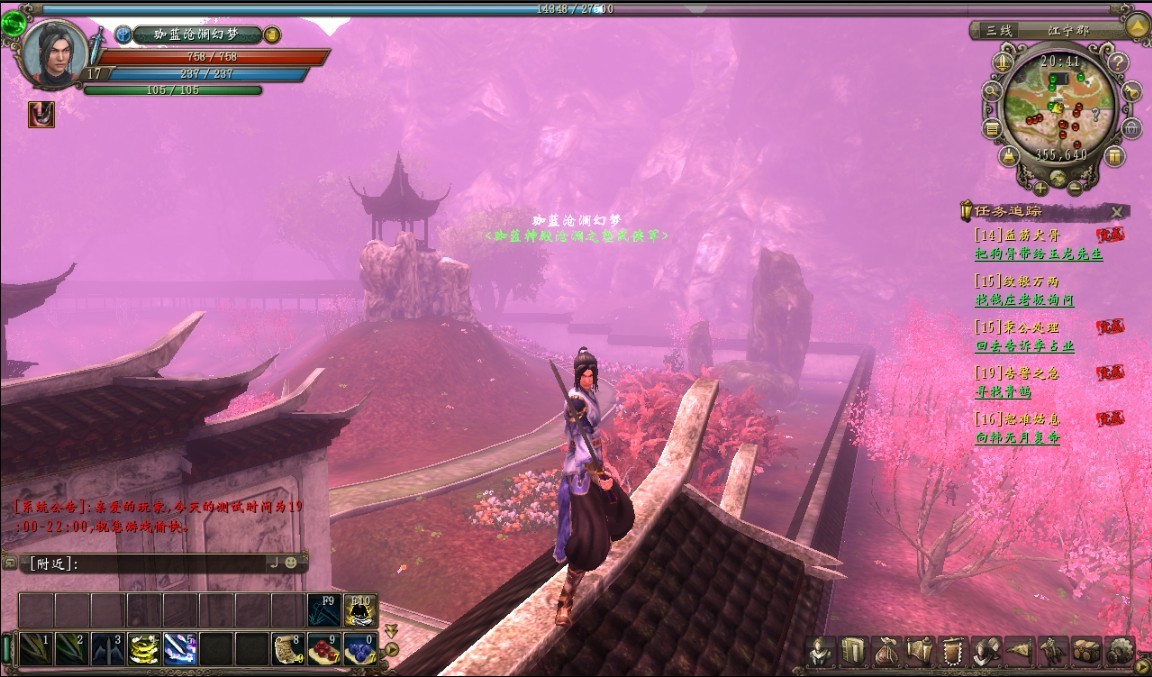Activate the golden rings skill in slot 4
The height and width of the screenshot is (677, 1152).
point(144,649)
